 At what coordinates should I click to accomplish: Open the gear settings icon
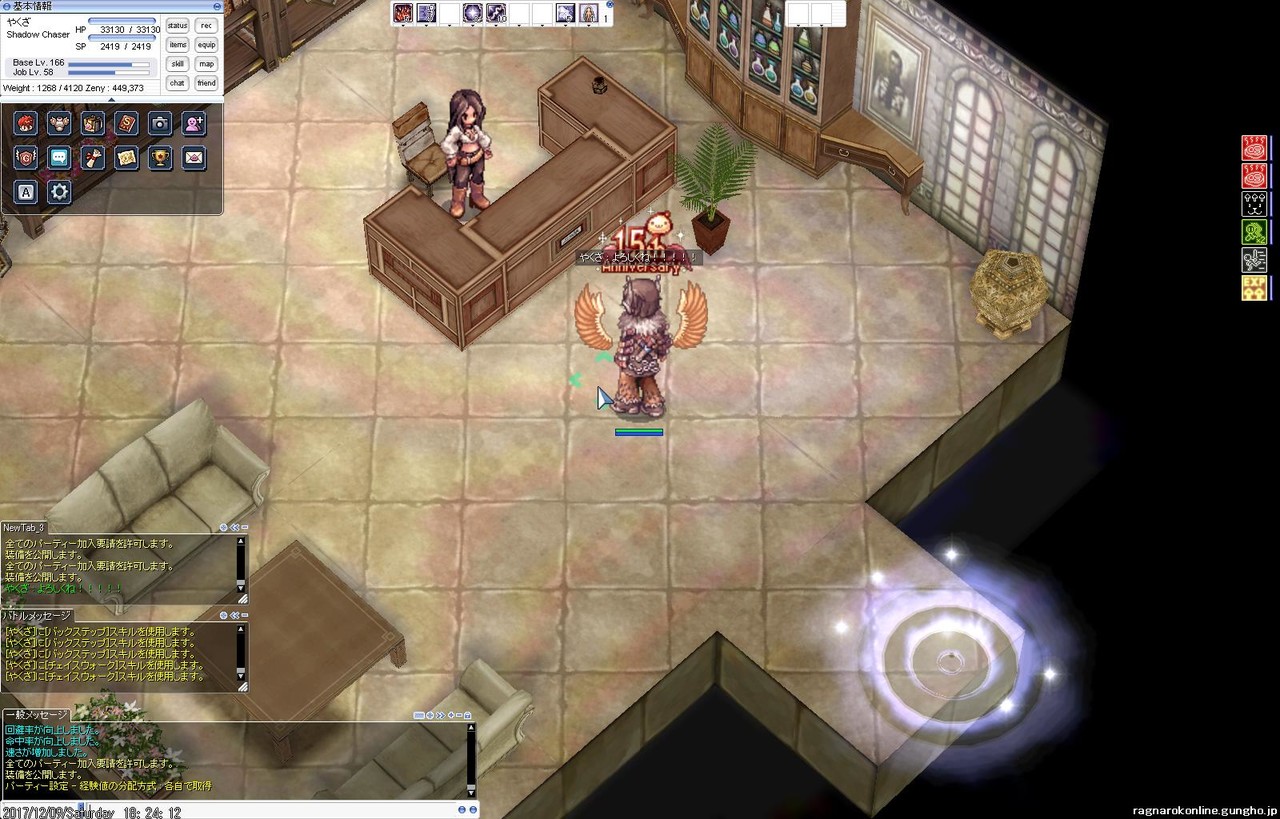(x=59, y=191)
